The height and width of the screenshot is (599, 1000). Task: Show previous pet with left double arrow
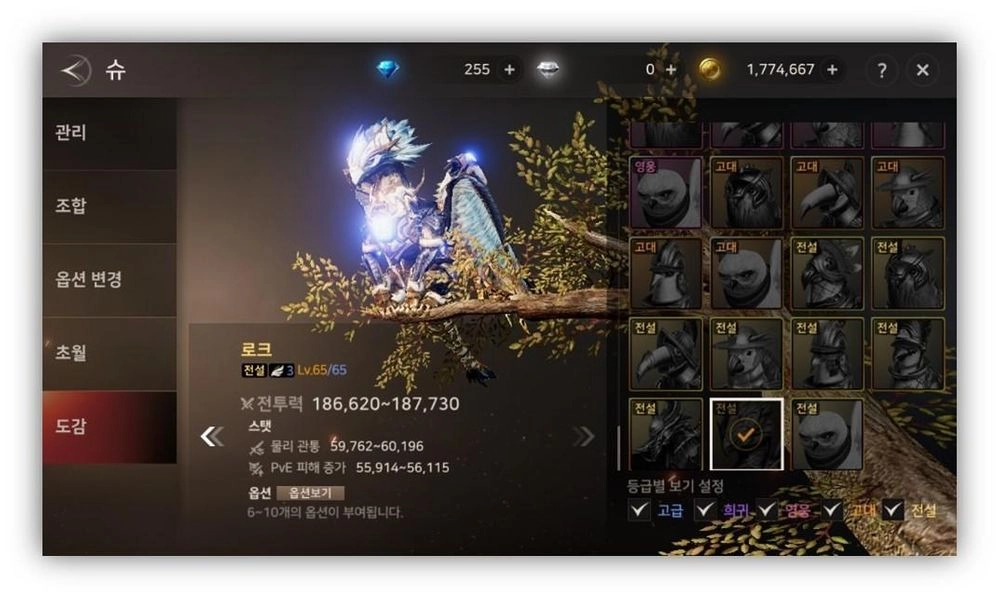pos(211,436)
